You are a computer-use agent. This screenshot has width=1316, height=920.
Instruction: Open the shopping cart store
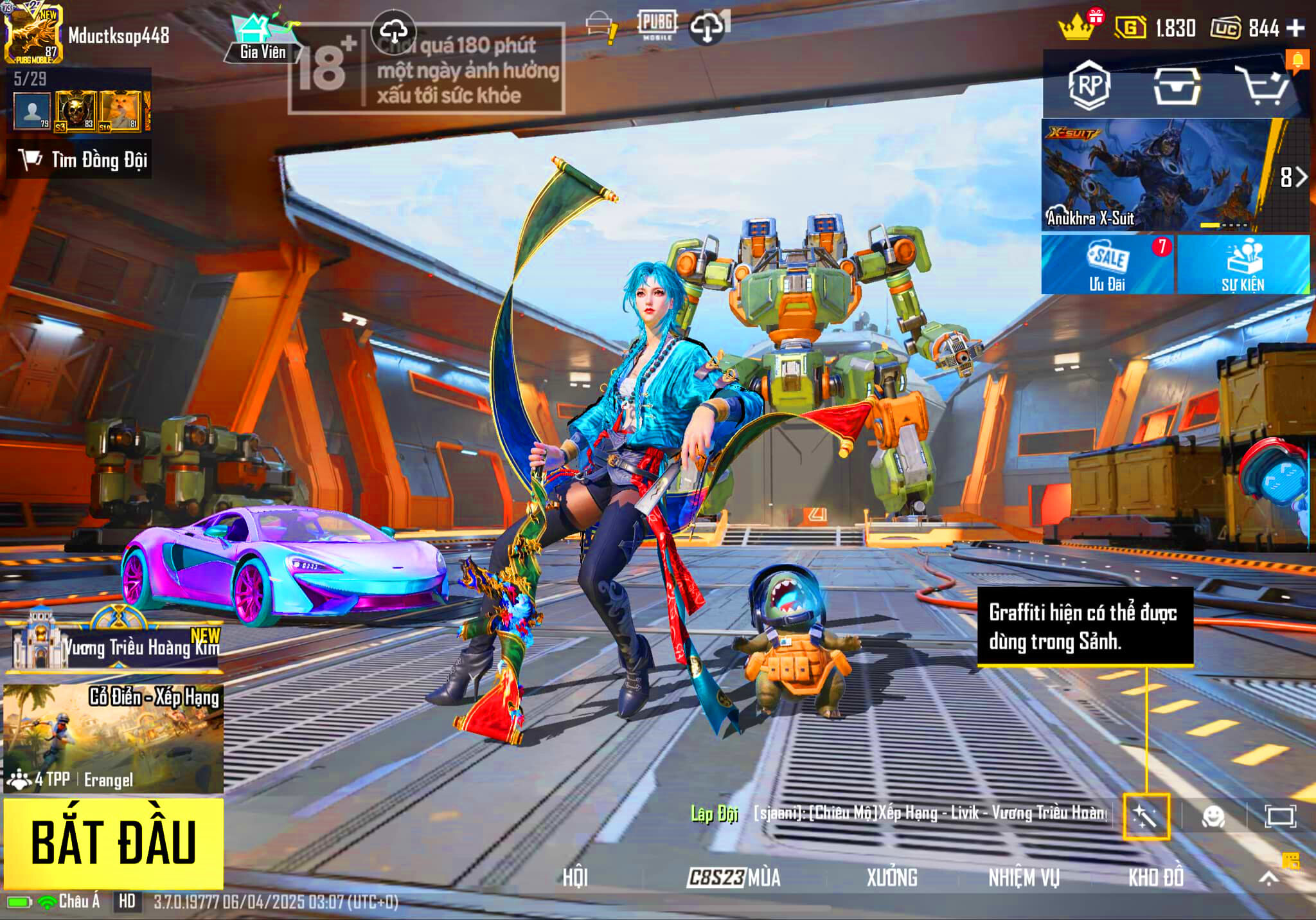pyautogui.click(x=1263, y=86)
